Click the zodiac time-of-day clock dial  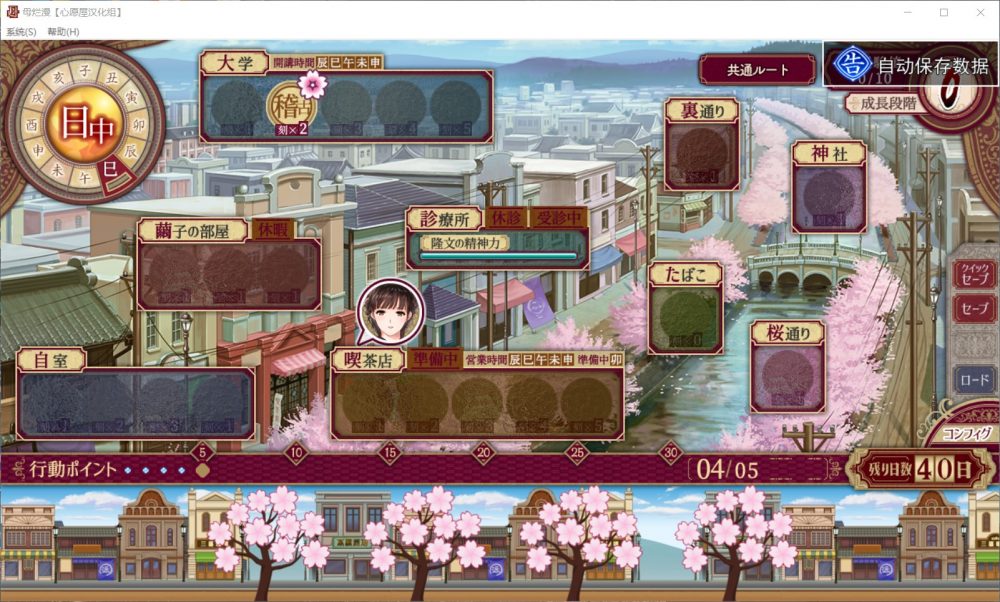click(84, 124)
